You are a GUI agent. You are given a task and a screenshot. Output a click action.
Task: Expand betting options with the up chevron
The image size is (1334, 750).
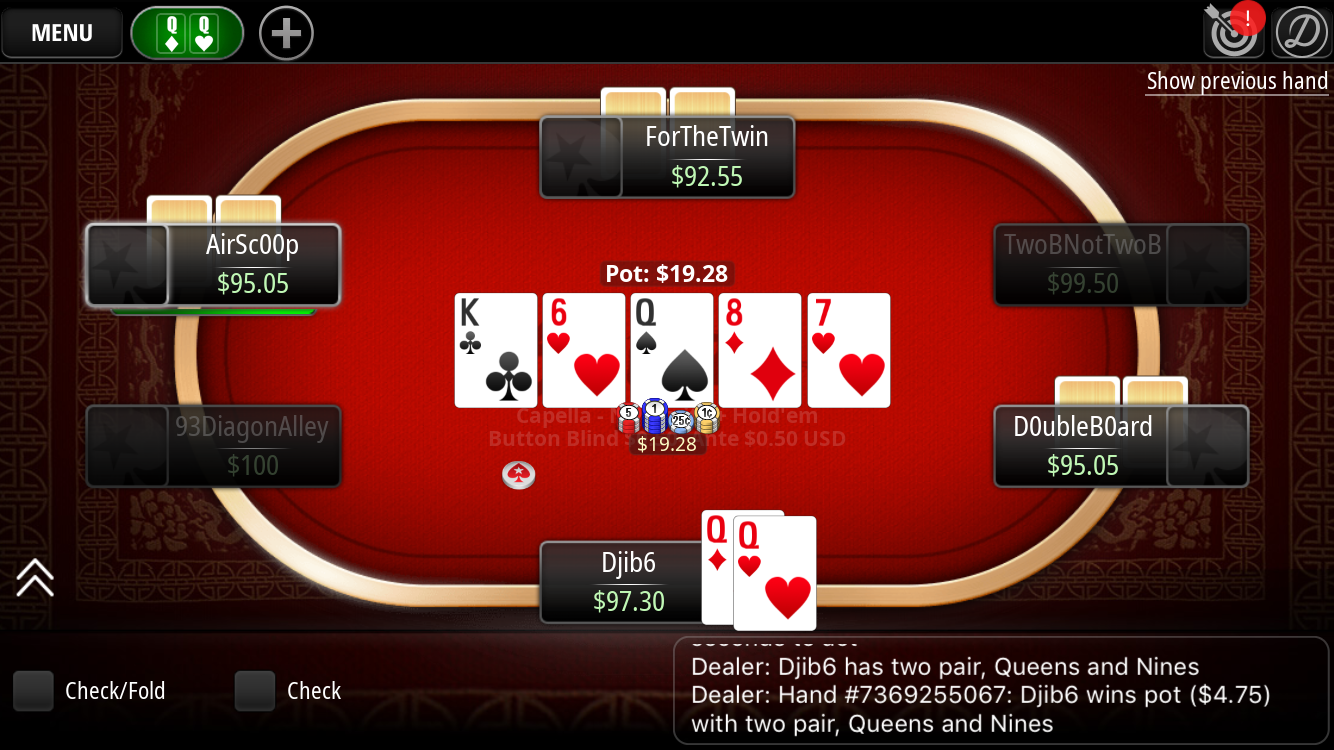click(36, 578)
